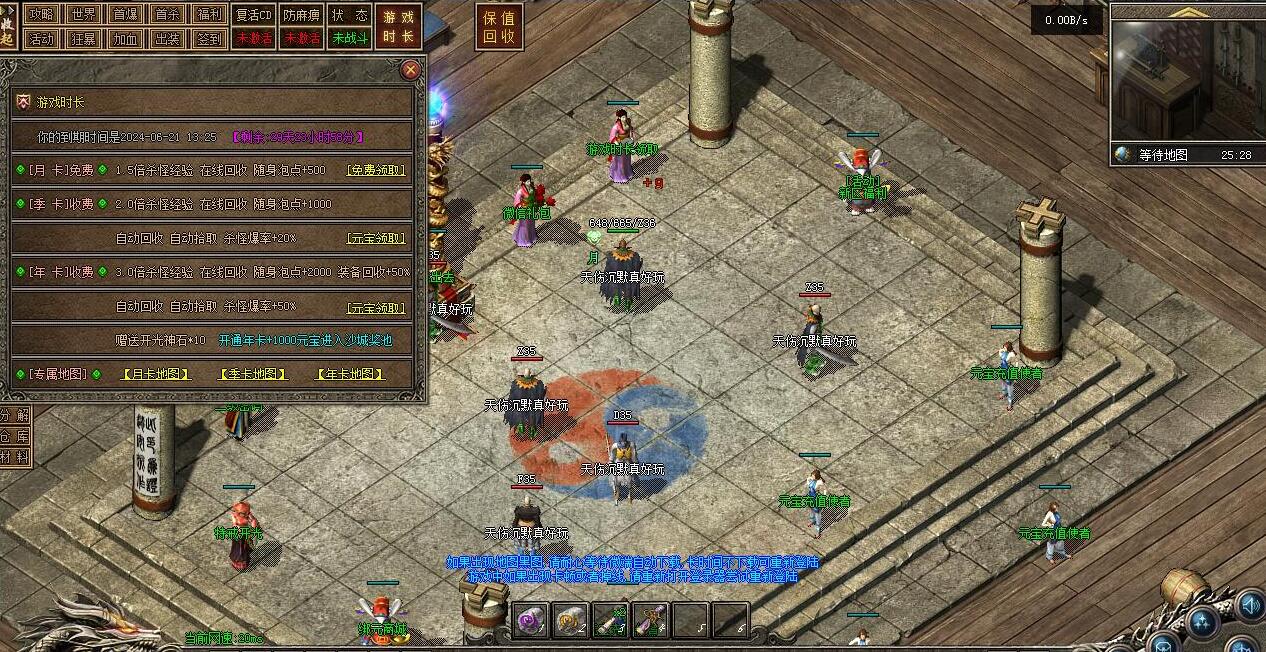Click the minimap in the corner
This screenshot has width=1266, height=652.
coord(1187,82)
